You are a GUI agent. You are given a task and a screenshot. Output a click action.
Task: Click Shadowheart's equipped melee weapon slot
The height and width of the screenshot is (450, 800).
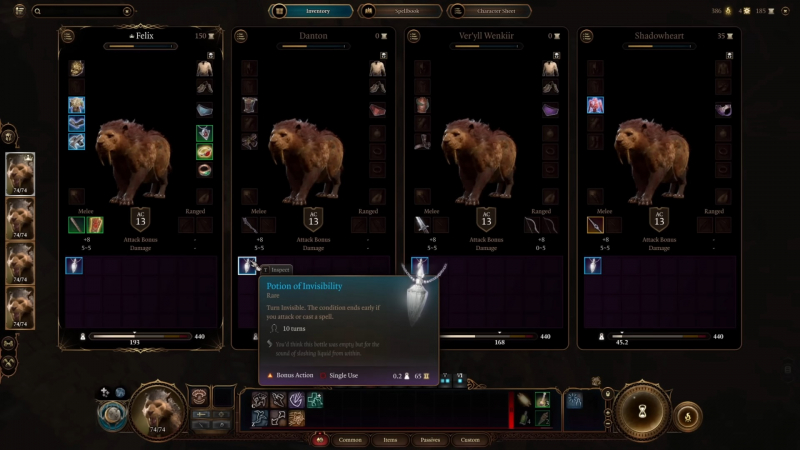594,225
